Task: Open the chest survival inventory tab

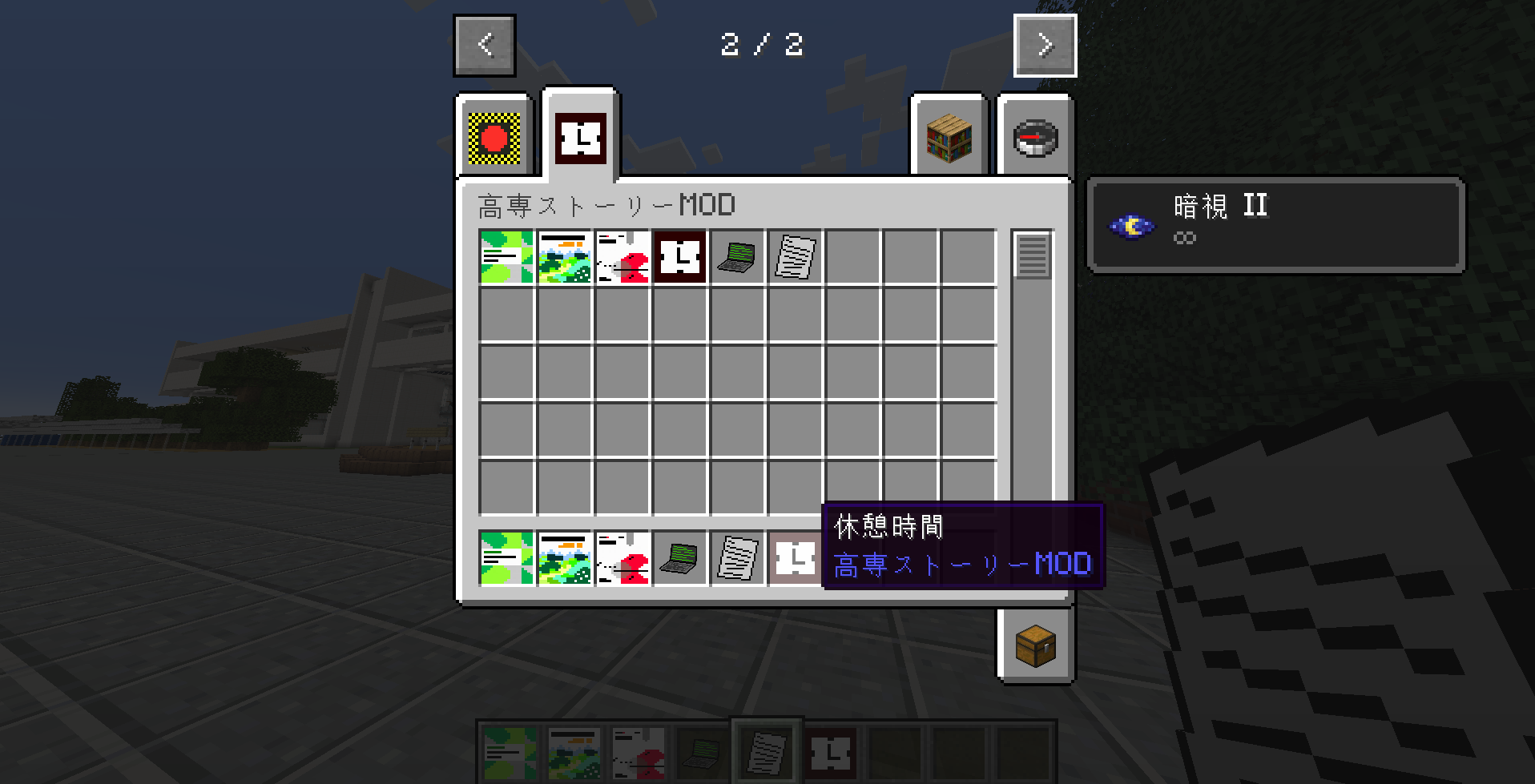Action: [1035, 645]
